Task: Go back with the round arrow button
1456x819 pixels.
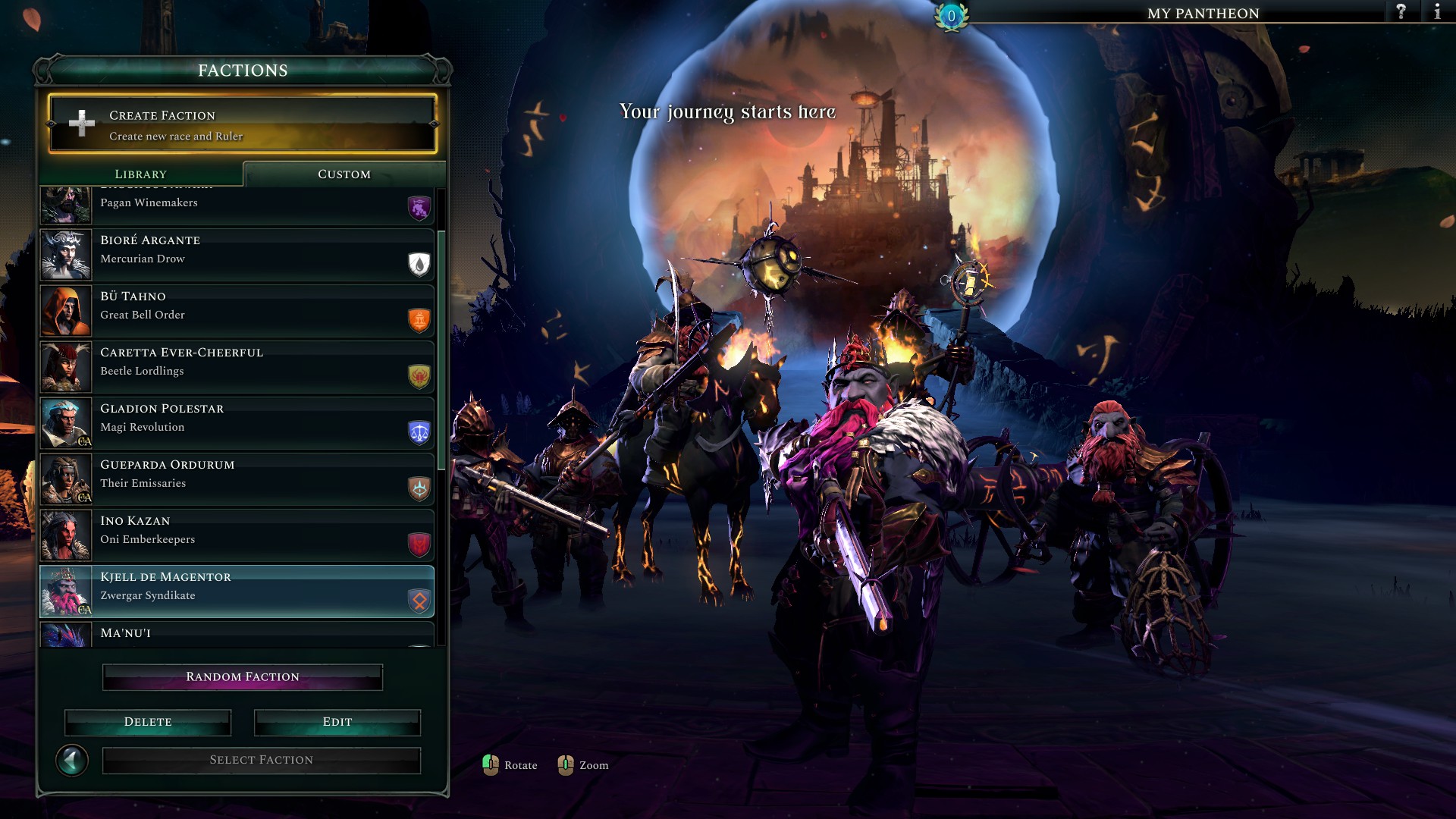Action: tap(72, 760)
